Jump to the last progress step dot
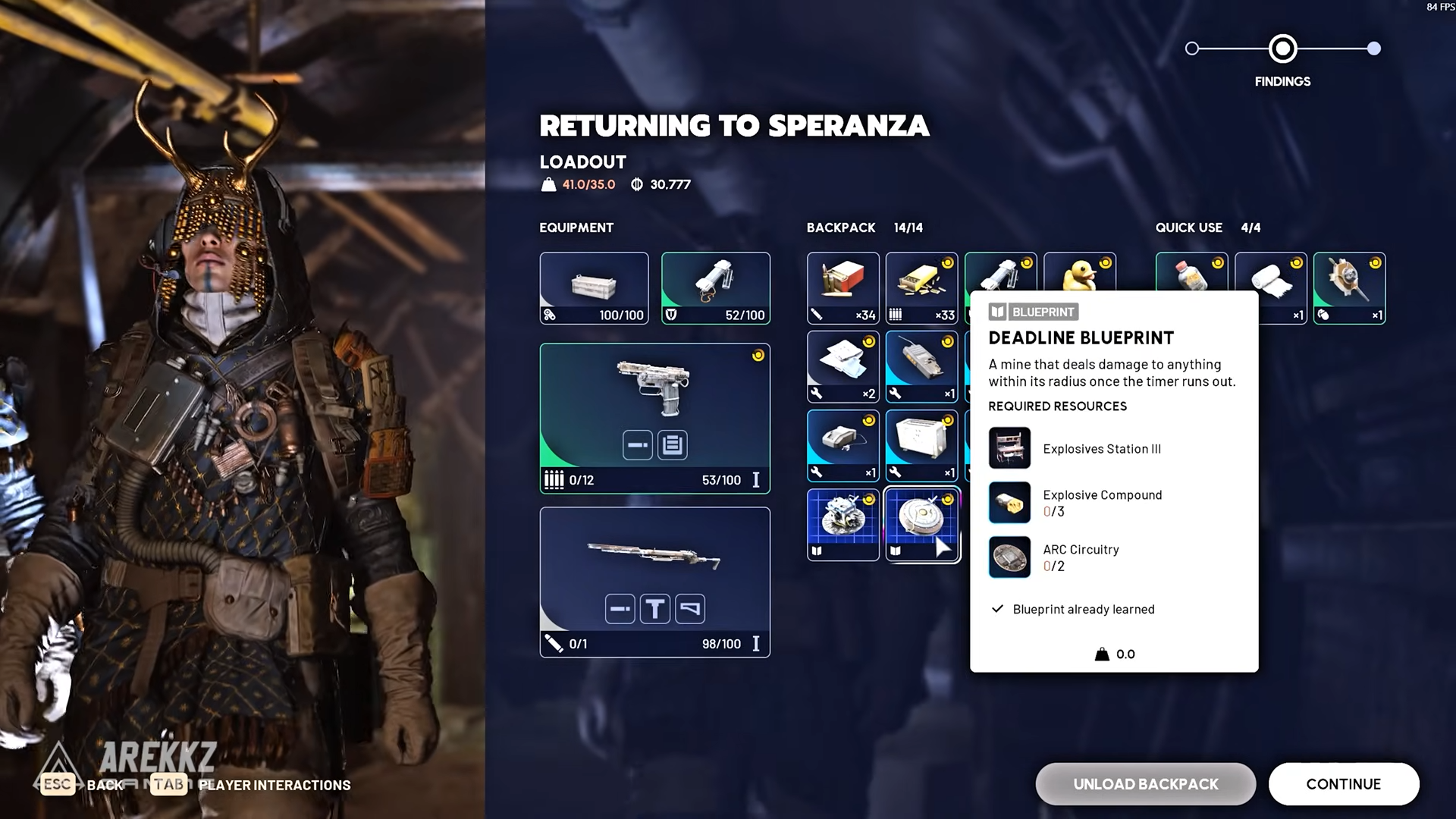The image size is (1456, 819). [x=1373, y=49]
